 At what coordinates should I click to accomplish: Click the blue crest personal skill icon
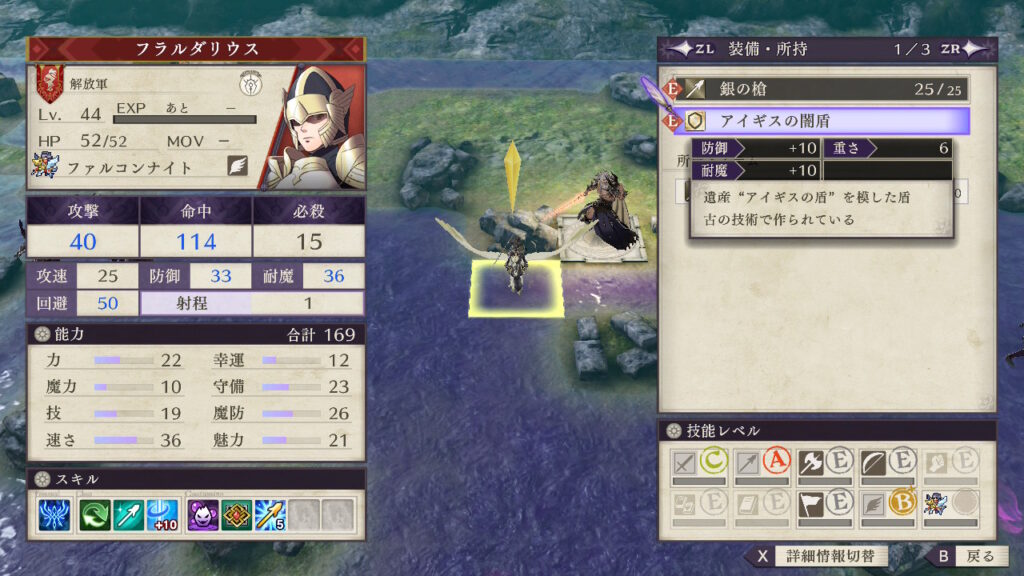click(x=54, y=514)
